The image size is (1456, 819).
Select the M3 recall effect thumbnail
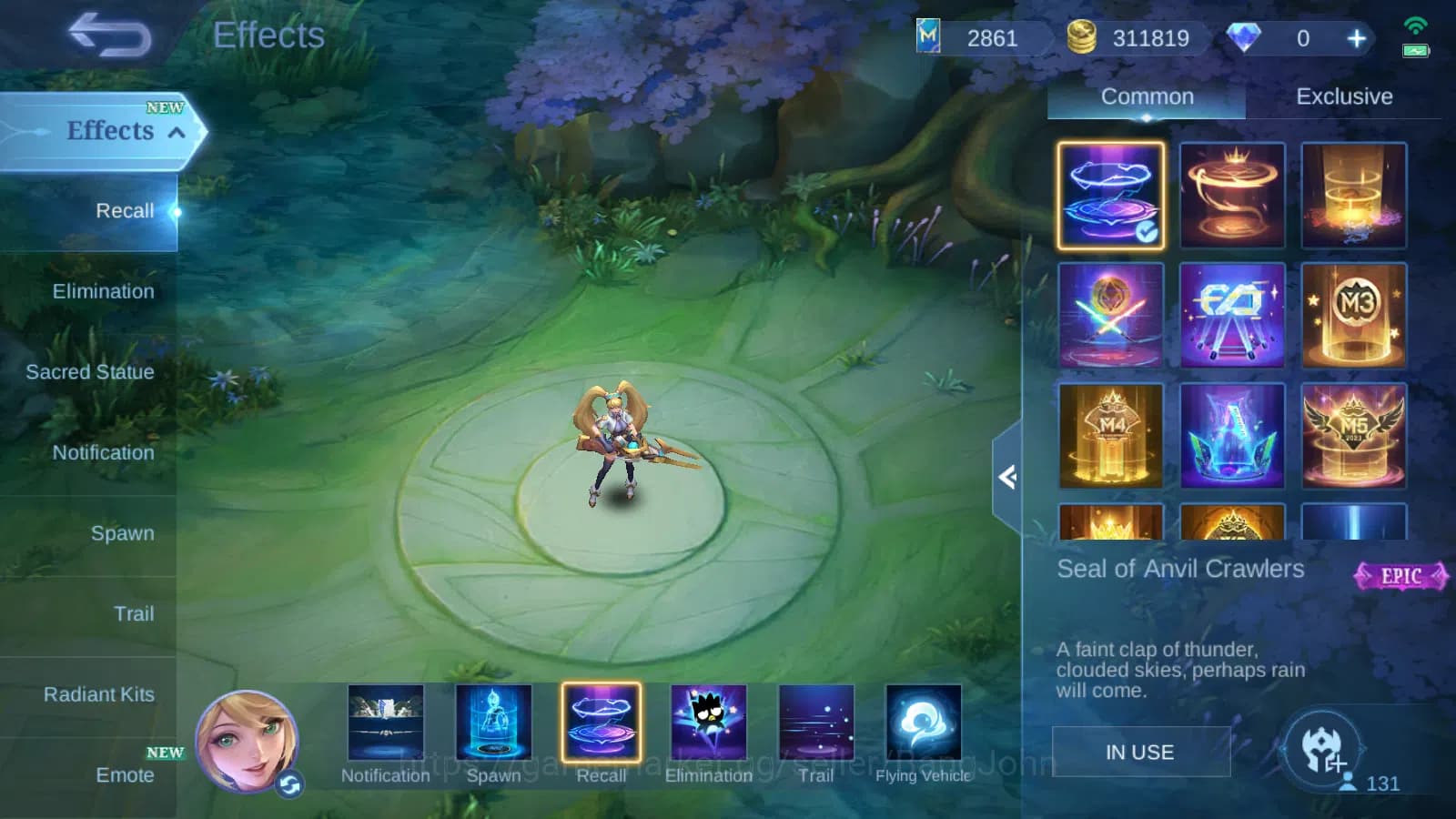(x=1354, y=314)
